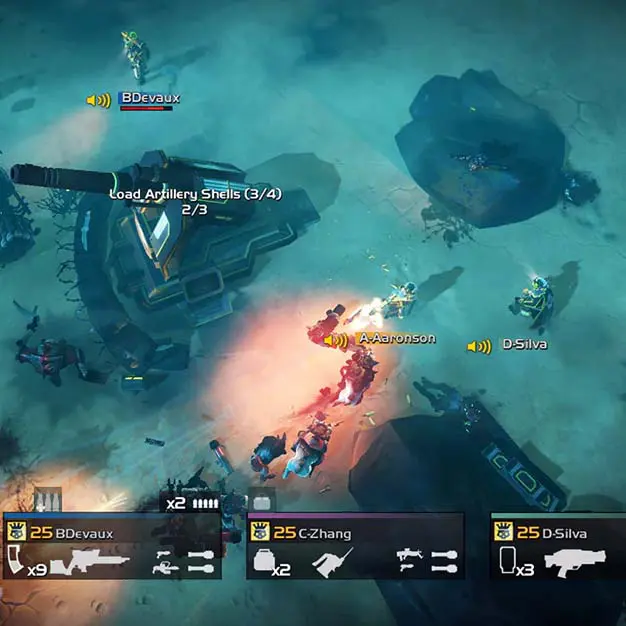Click C-Zhang's grenade canister icon
This screenshot has height=626, width=626.
[x=263, y=562]
